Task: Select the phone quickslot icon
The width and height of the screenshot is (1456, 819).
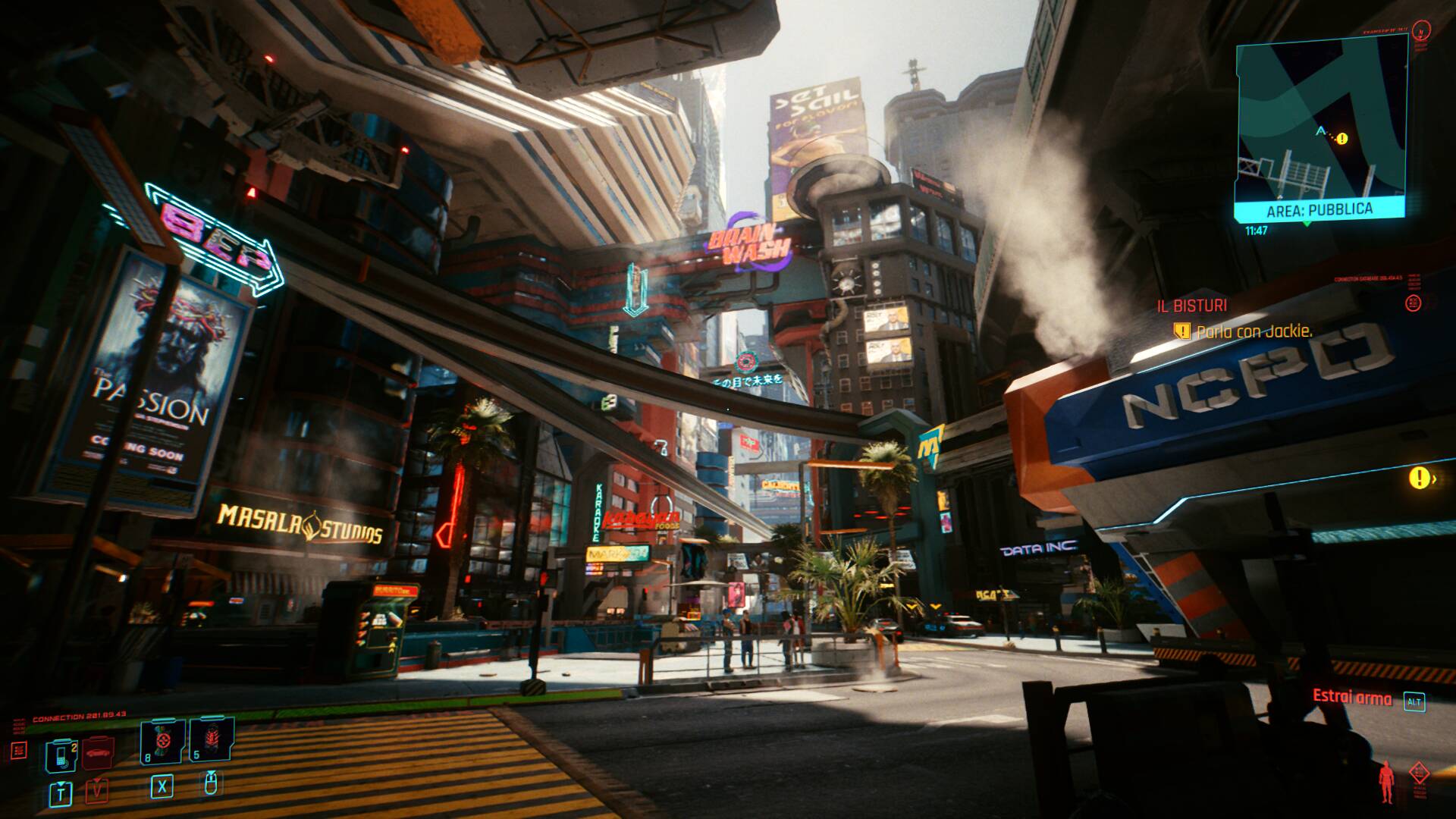Action: (x=61, y=755)
